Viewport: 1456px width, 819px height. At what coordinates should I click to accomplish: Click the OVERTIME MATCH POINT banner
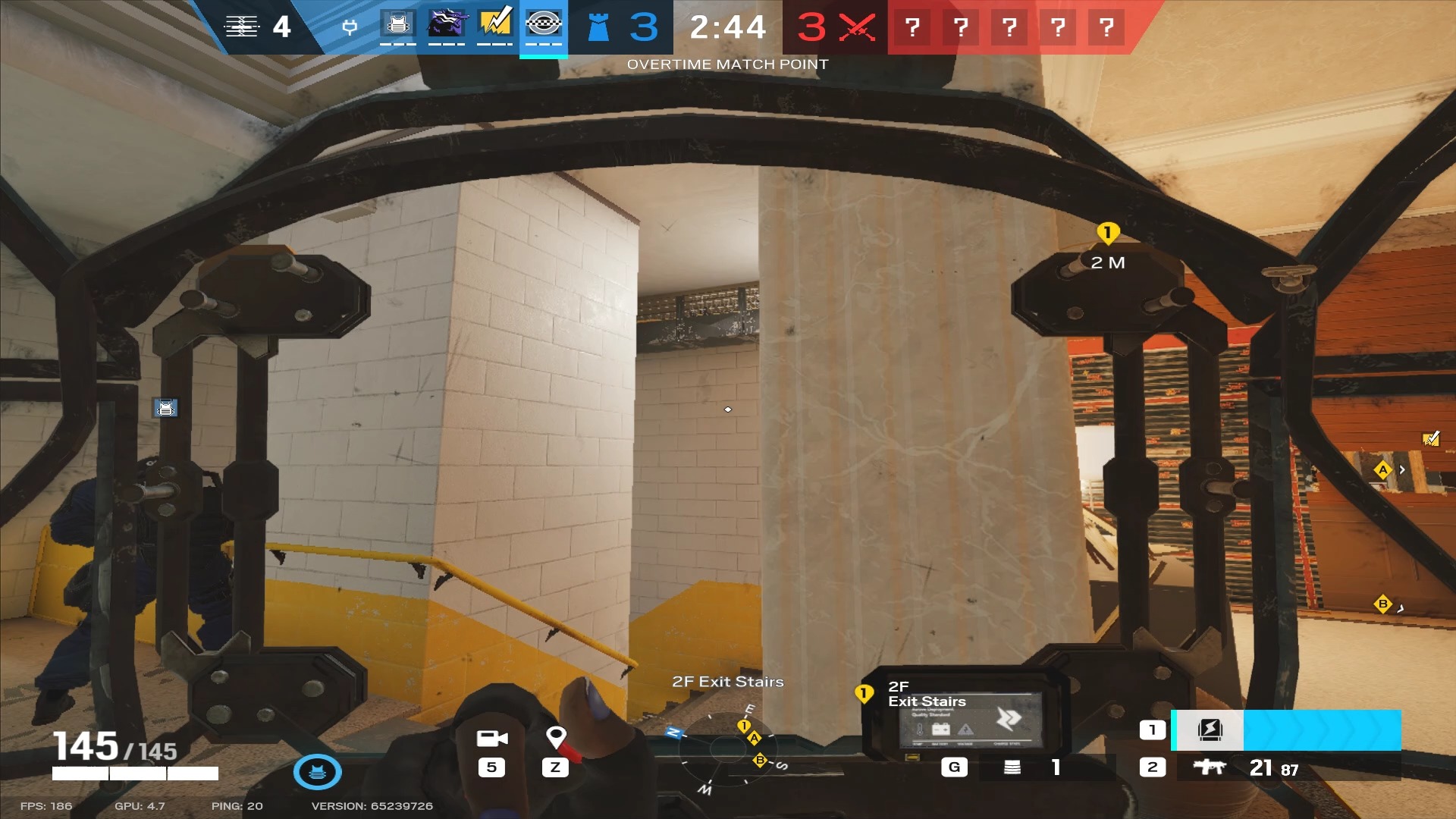pos(727,64)
